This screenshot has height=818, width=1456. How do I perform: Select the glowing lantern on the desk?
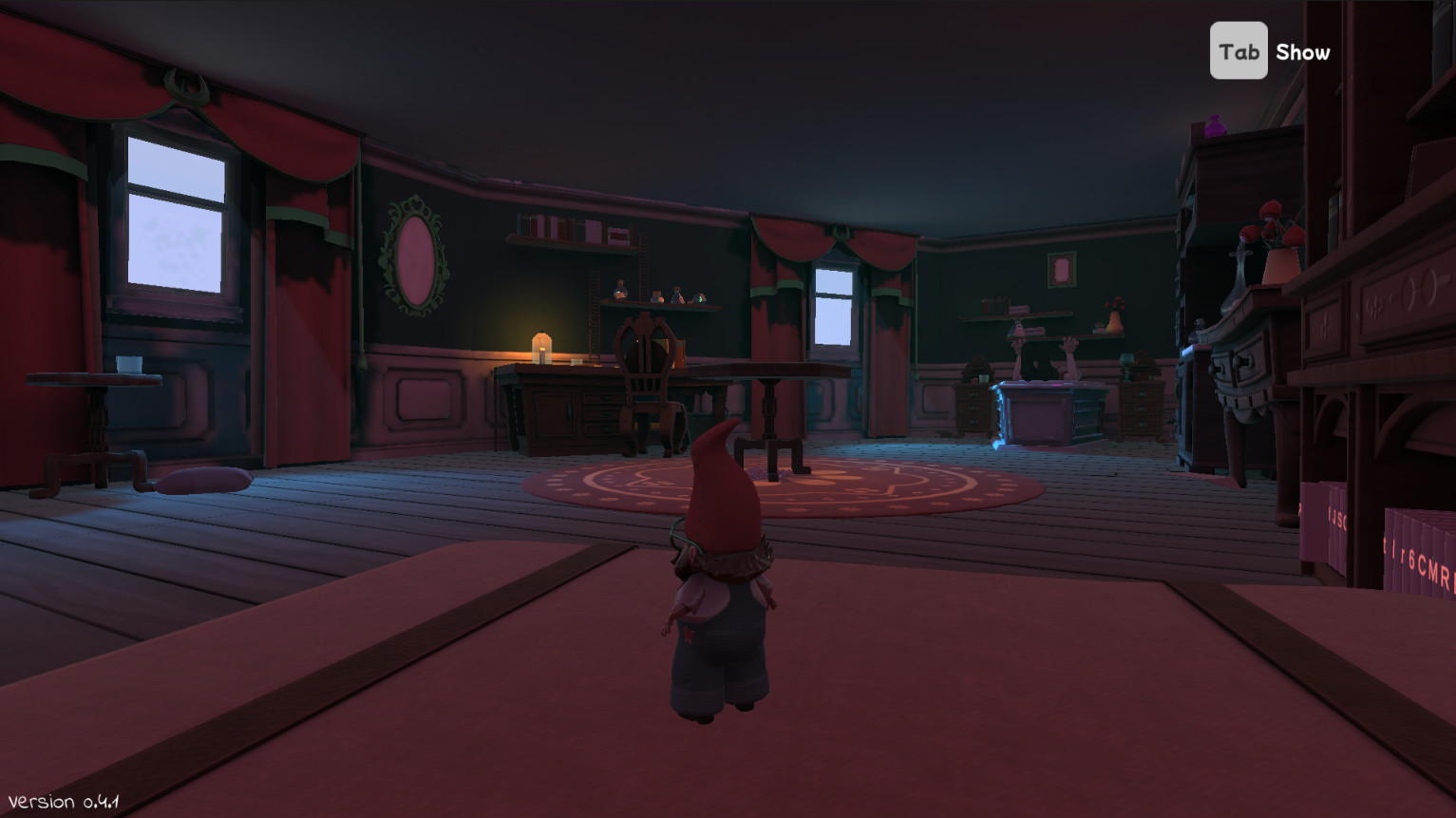pos(541,347)
